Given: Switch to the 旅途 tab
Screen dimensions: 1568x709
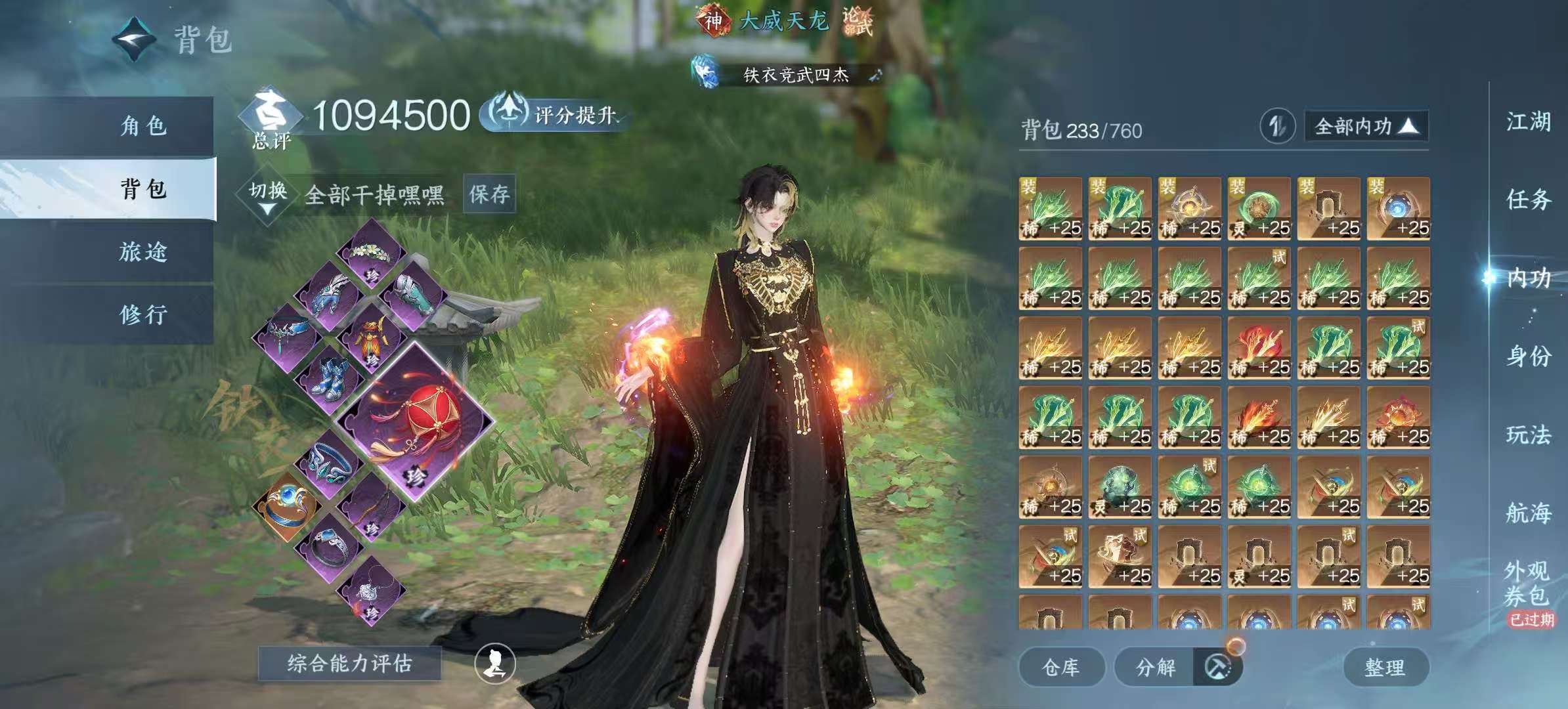Looking at the screenshot, I should [x=143, y=252].
